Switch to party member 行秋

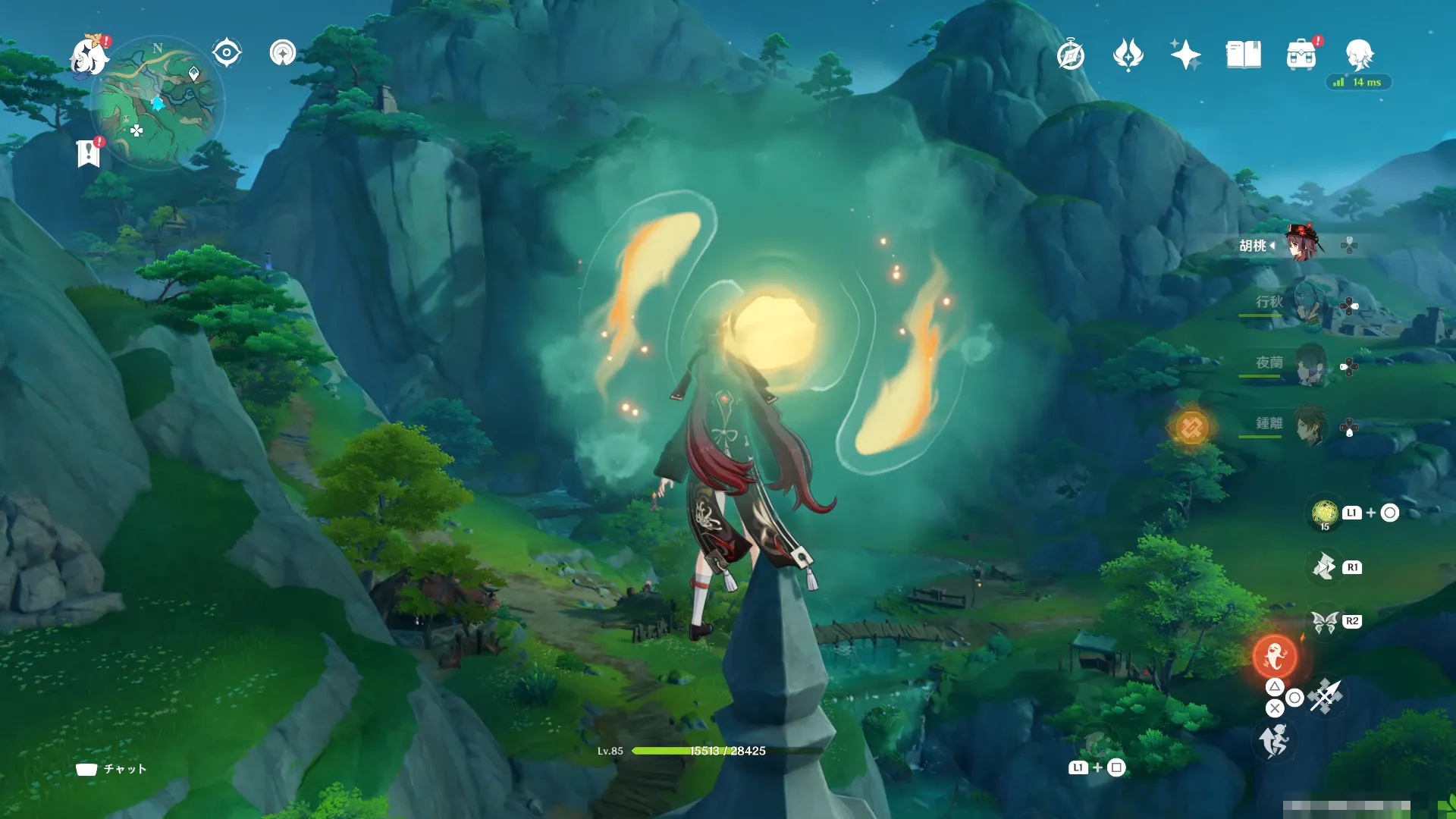(1309, 304)
